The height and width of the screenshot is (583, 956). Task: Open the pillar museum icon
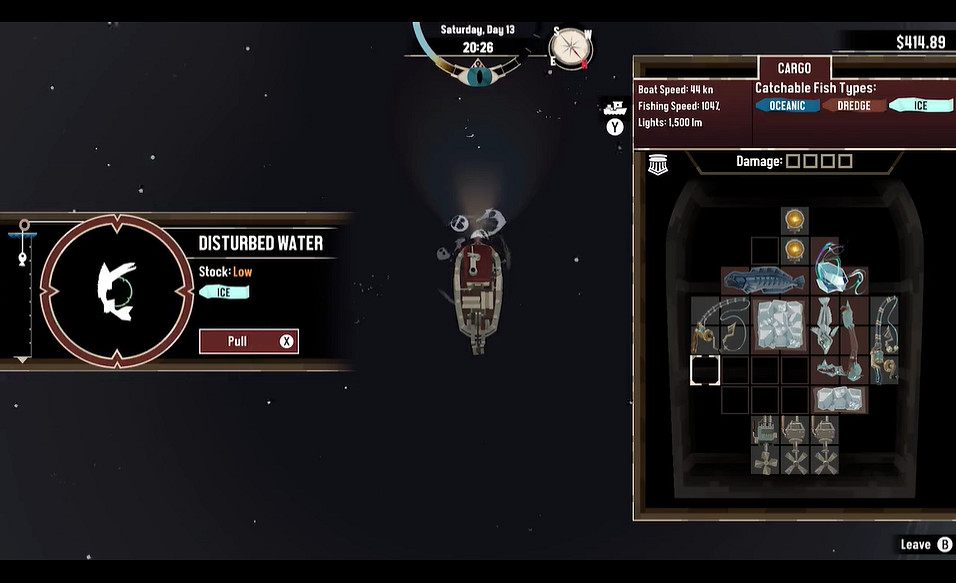(x=657, y=165)
